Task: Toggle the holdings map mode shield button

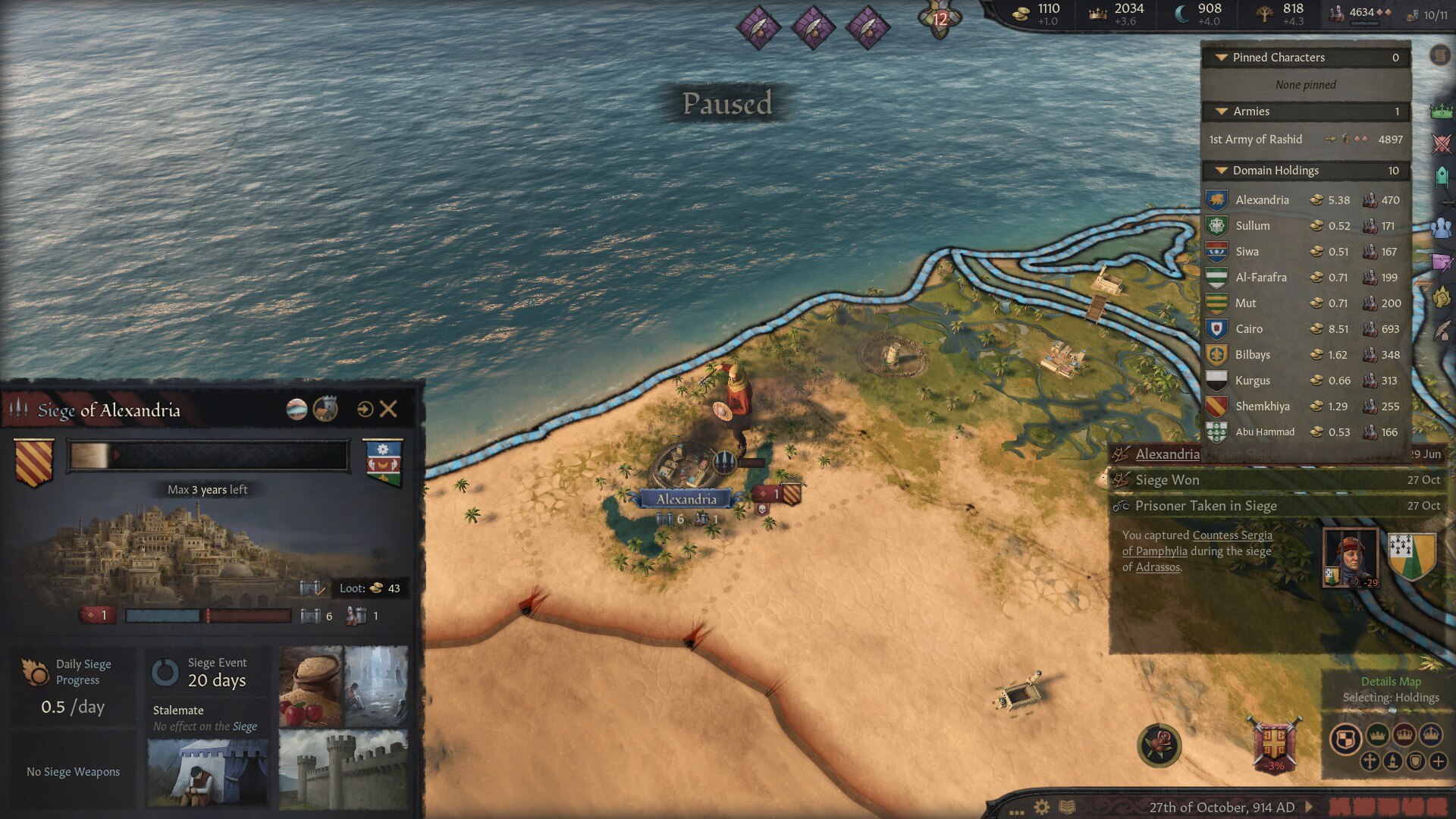Action: point(1416,761)
